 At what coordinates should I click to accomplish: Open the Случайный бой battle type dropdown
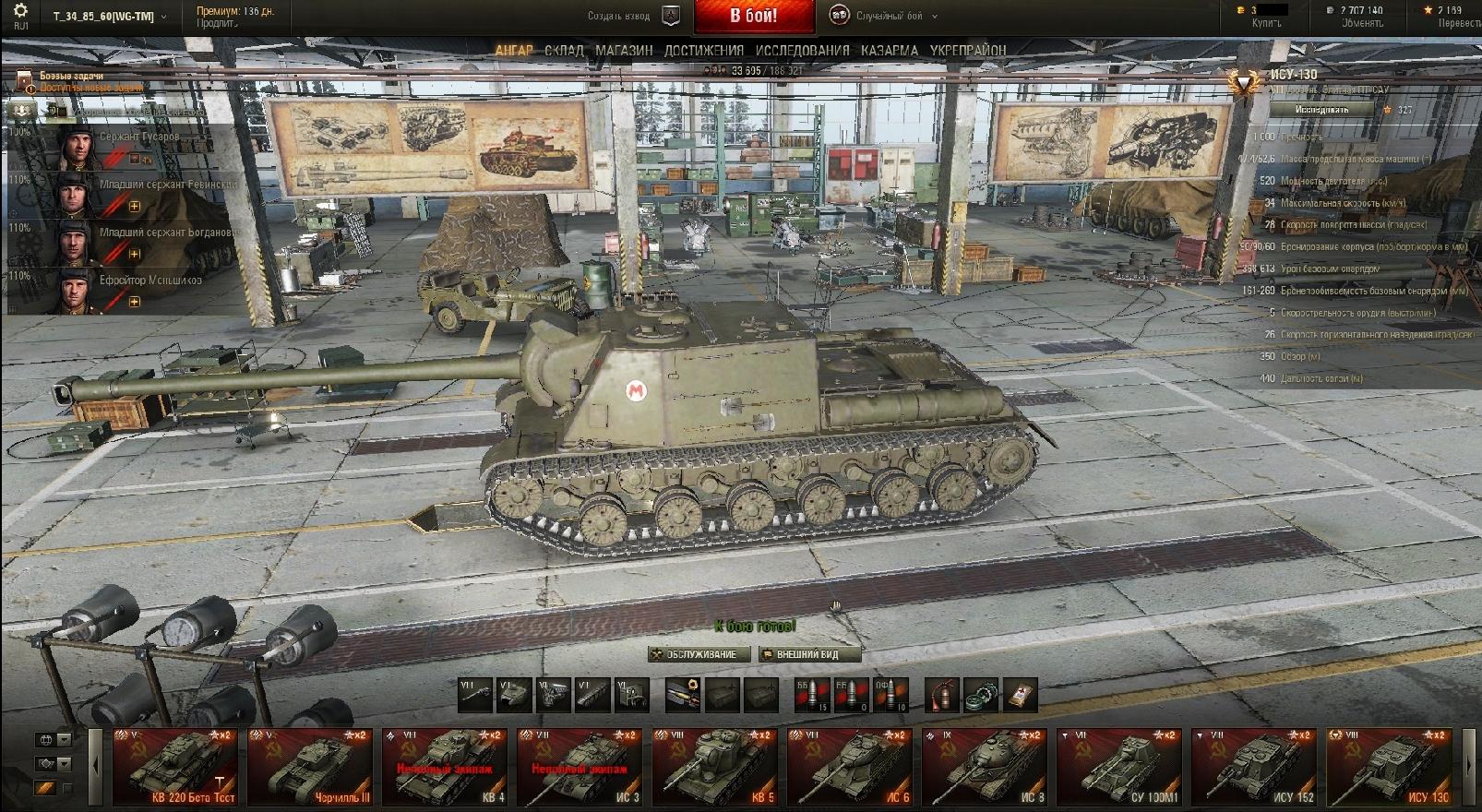(x=886, y=16)
